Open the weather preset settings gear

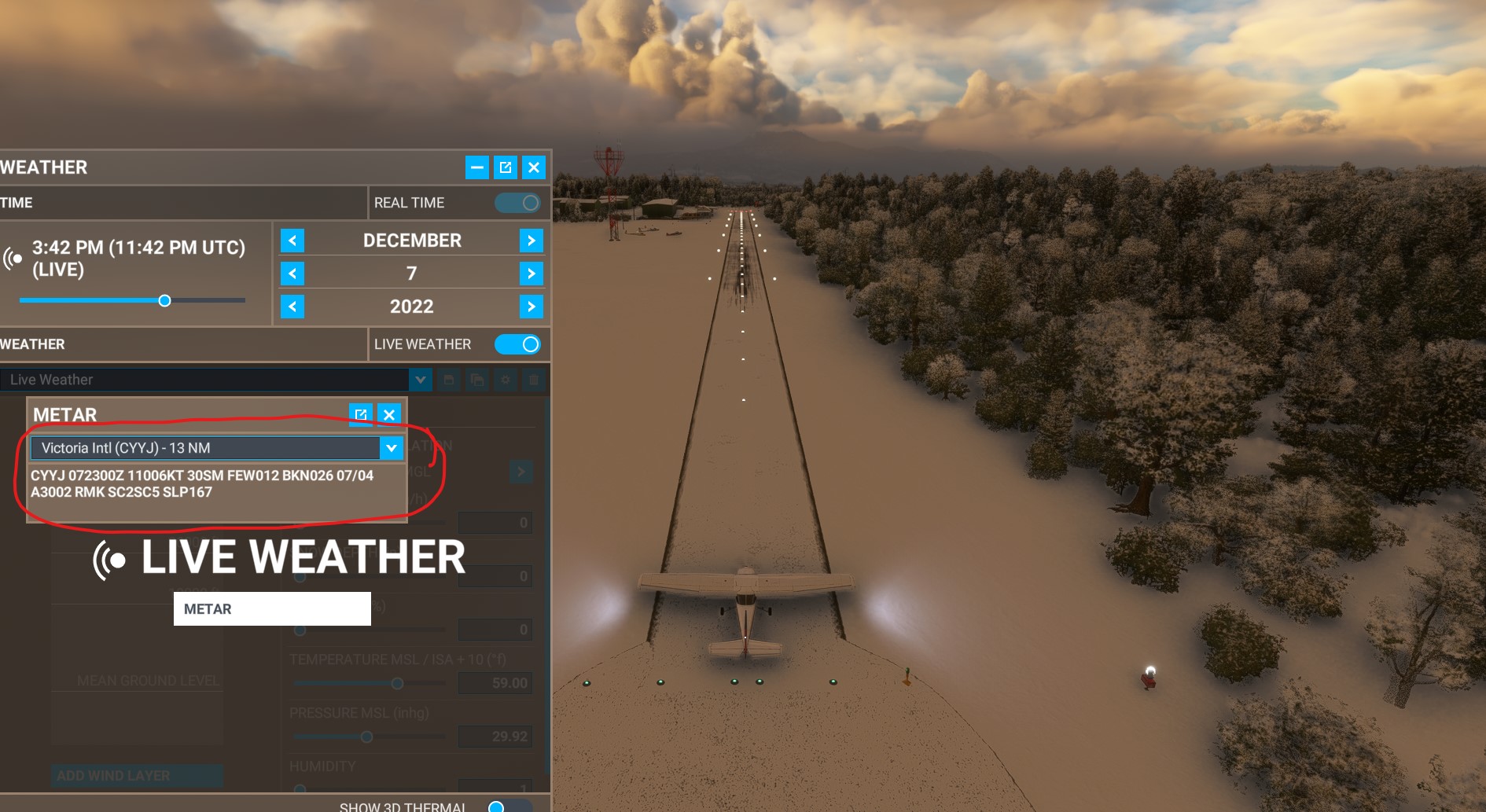click(x=506, y=380)
